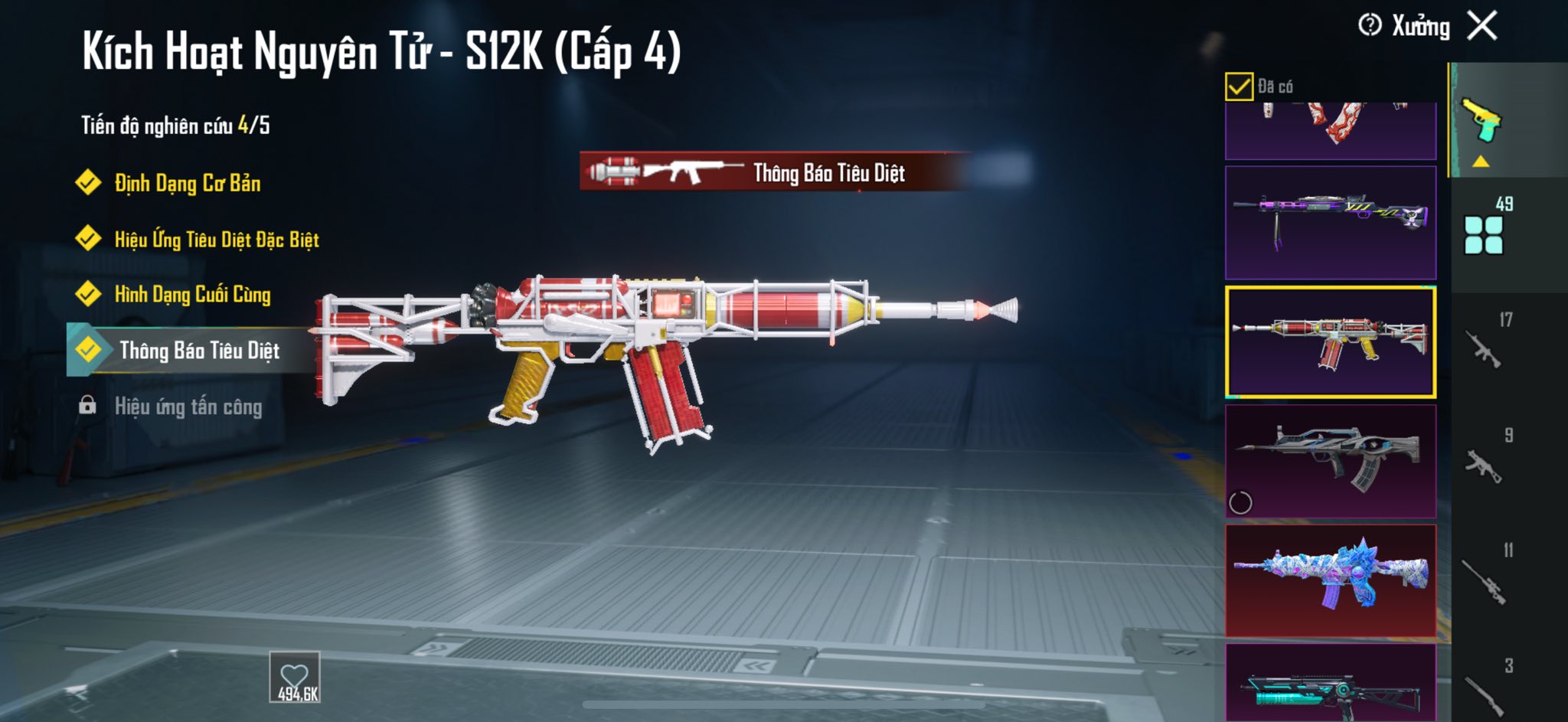Open the Xưởng help question mark
1568x722 pixels.
tap(1369, 25)
